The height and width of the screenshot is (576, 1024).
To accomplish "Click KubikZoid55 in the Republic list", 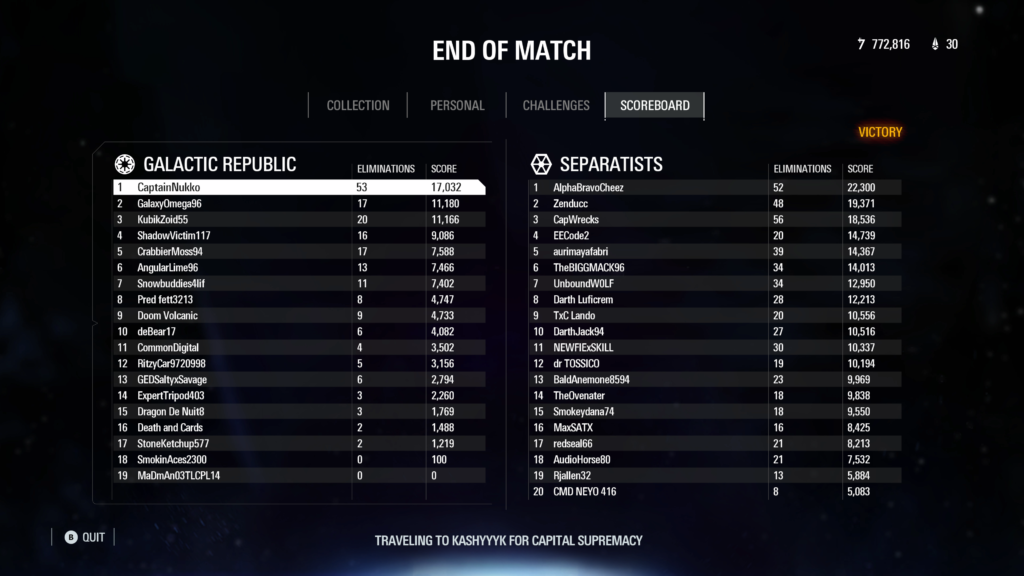I will 298,219.
